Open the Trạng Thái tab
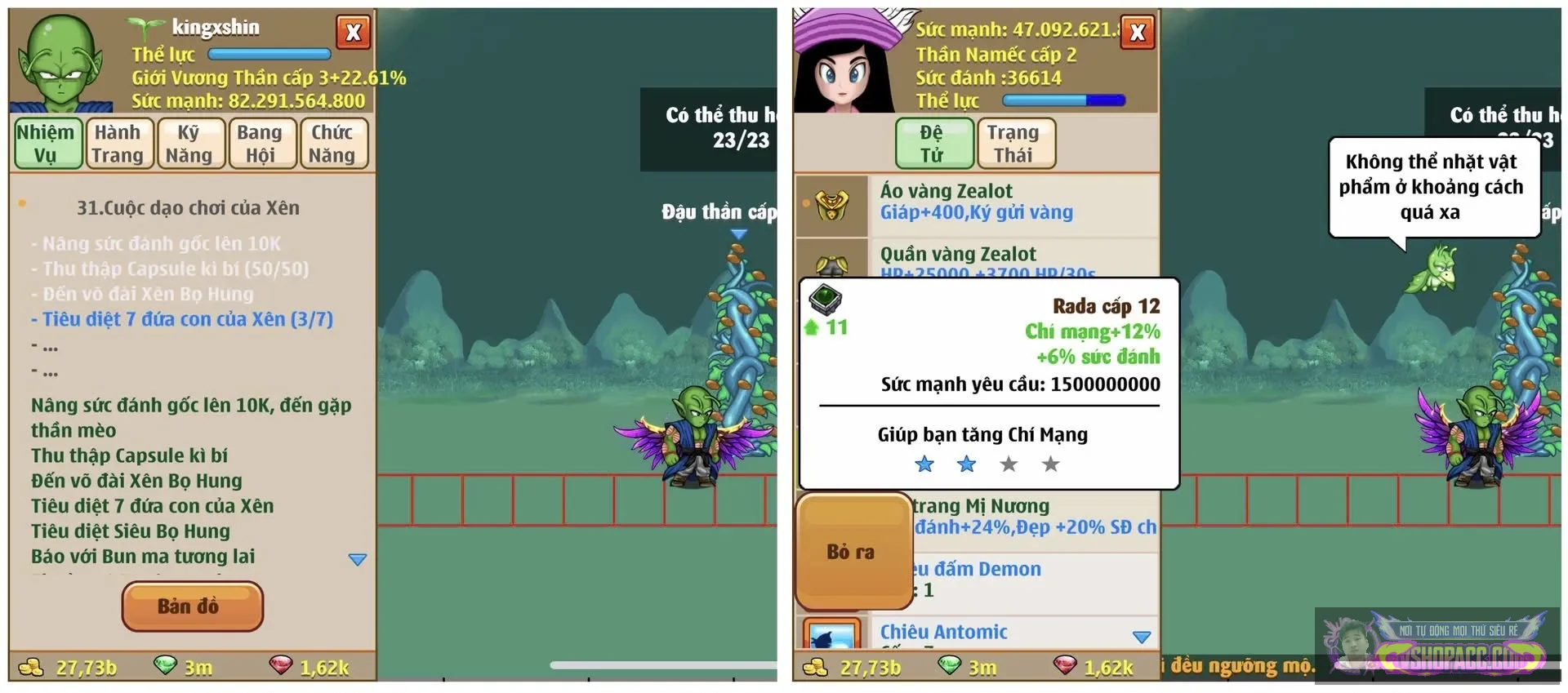Screen dimensions: 1568x693 (x=1015, y=143)
